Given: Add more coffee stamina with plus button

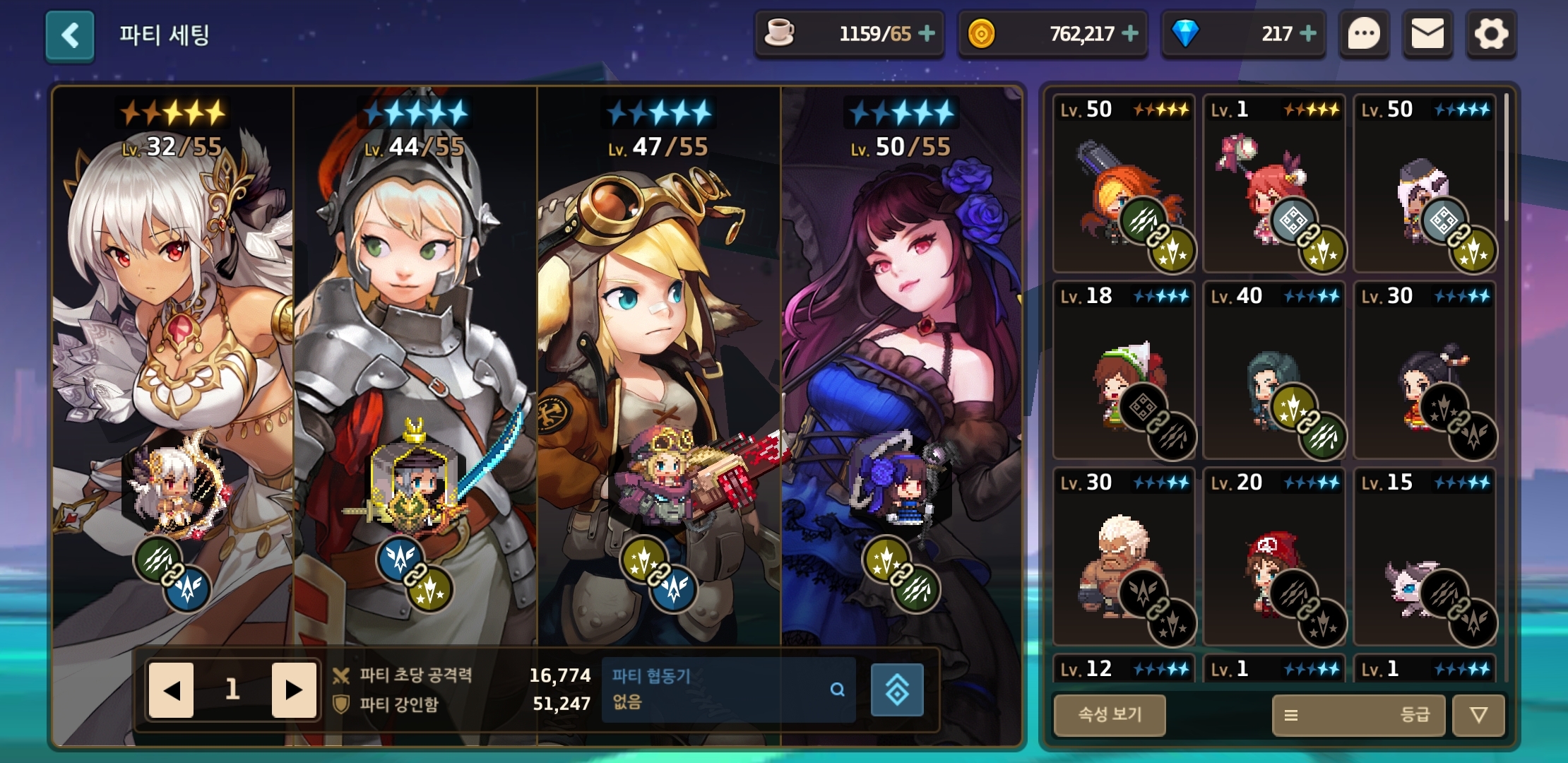Looking at the screenshot, I should [x=927, y=33].
